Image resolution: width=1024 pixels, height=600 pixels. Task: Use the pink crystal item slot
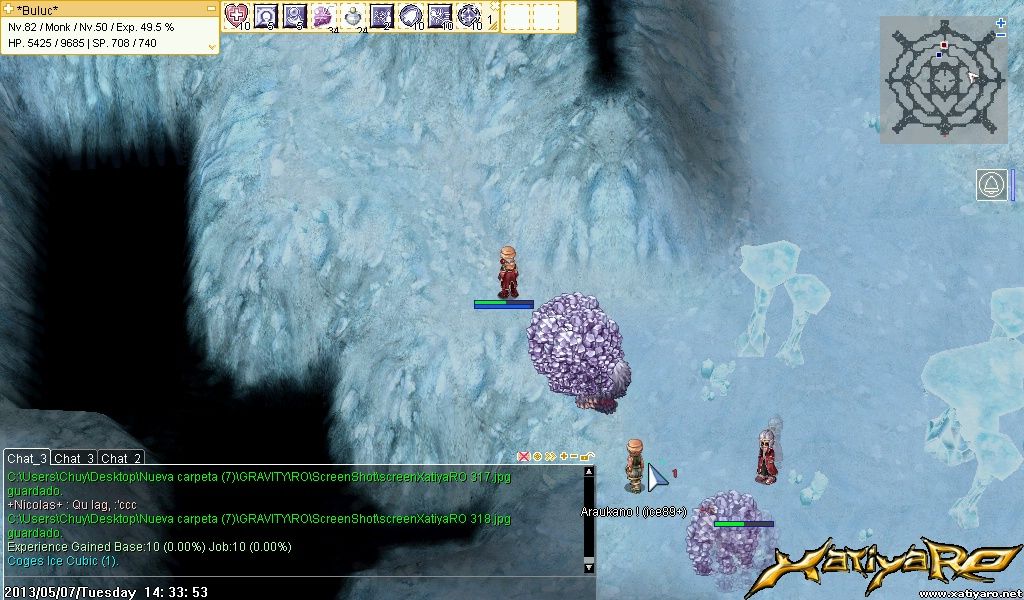(323, 15)
